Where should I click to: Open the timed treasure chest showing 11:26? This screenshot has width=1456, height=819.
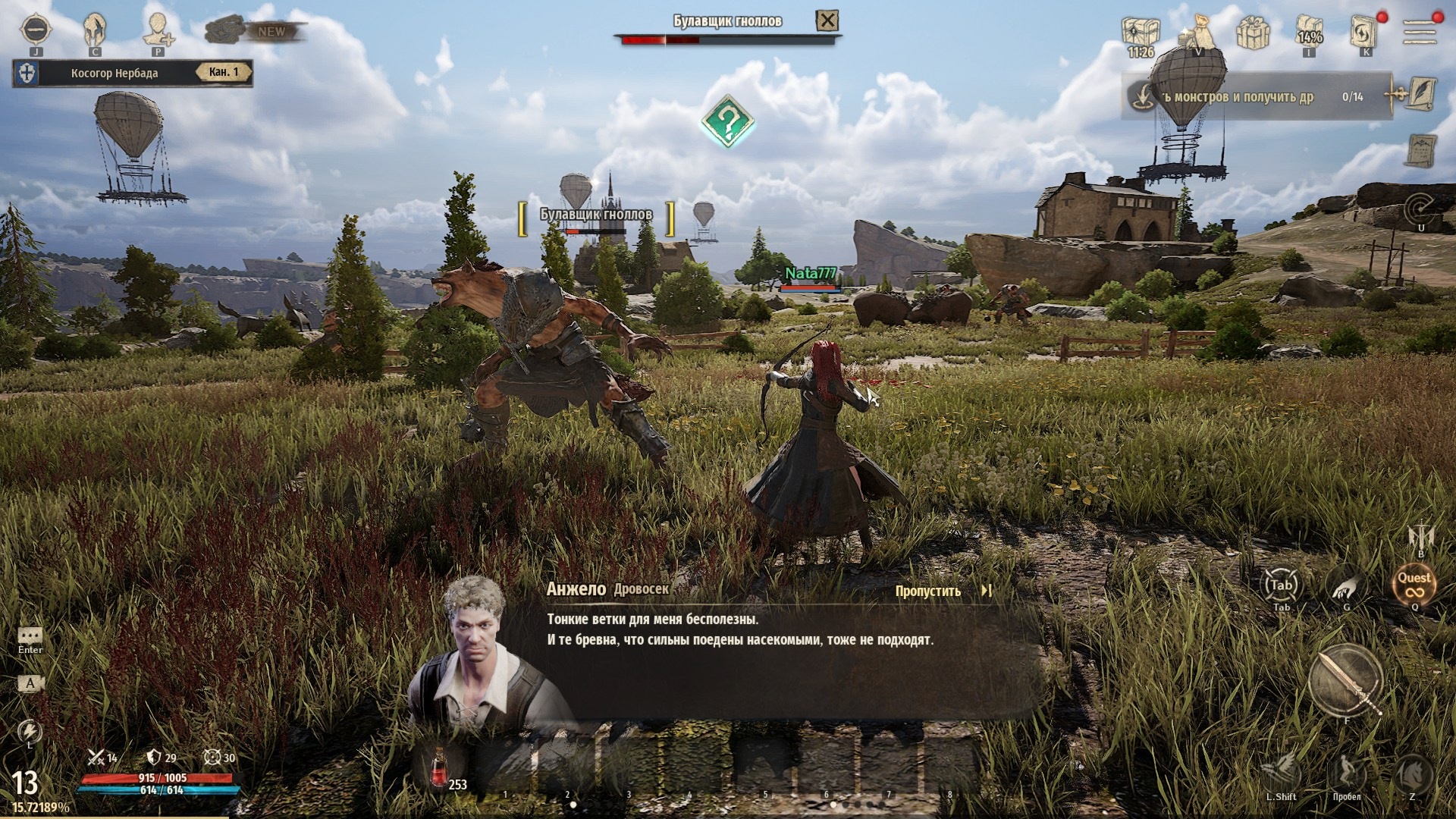click(x=1141, y=33)
